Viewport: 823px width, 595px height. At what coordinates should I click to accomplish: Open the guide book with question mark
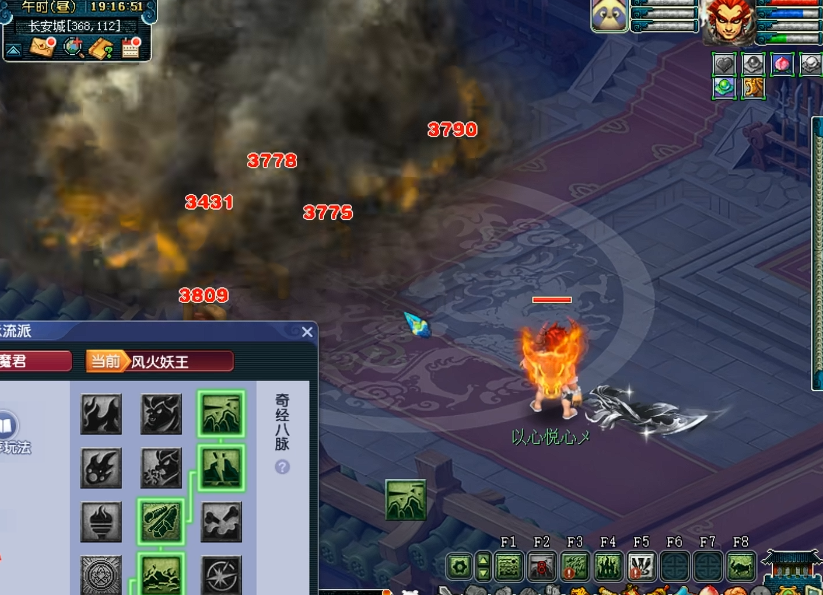tap(101, 47)
